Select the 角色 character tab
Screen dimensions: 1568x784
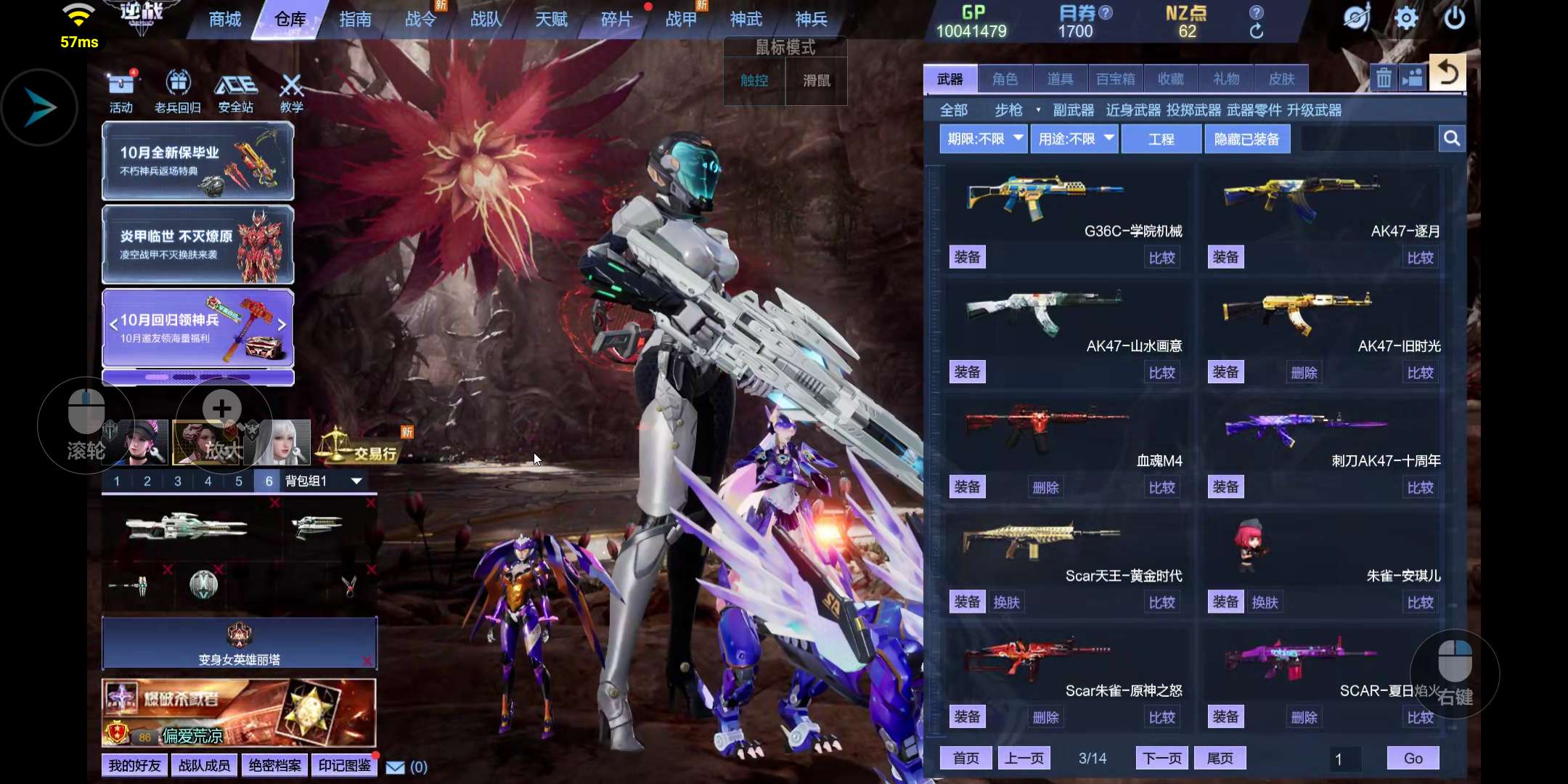[x=1005, y=79]
